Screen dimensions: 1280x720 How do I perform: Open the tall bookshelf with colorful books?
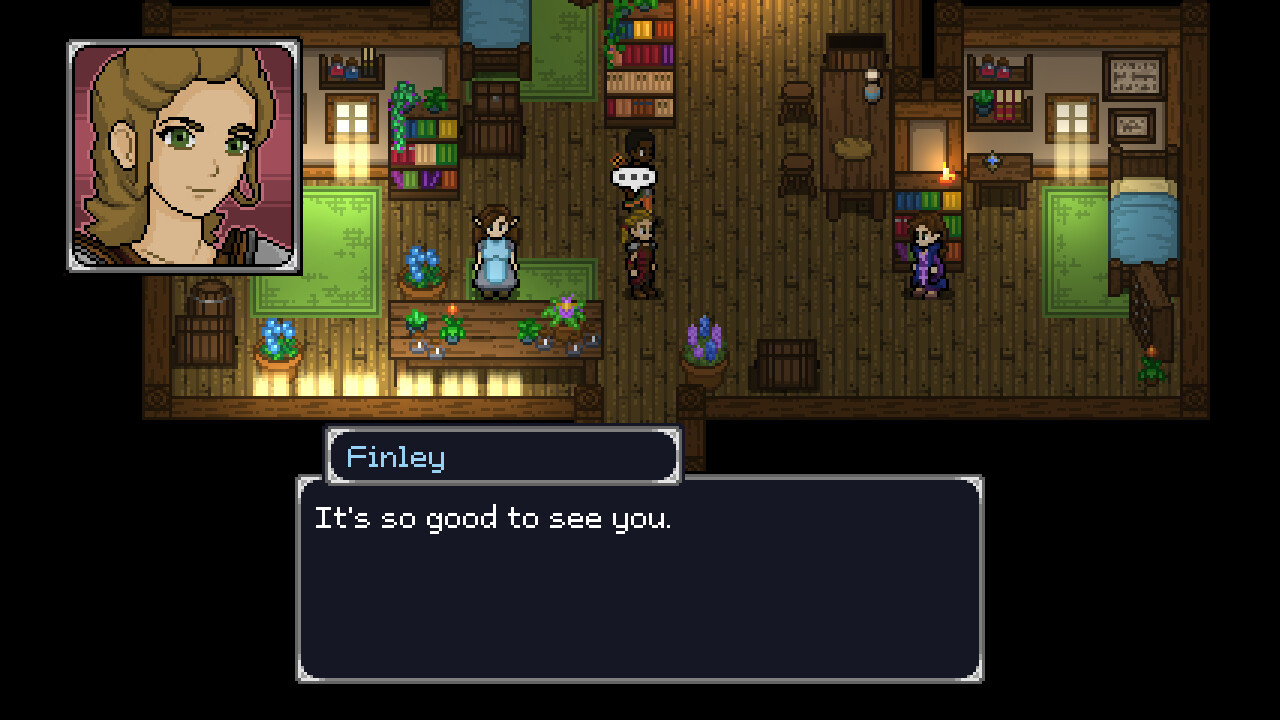pyautogui.click(x=638, y=60)
